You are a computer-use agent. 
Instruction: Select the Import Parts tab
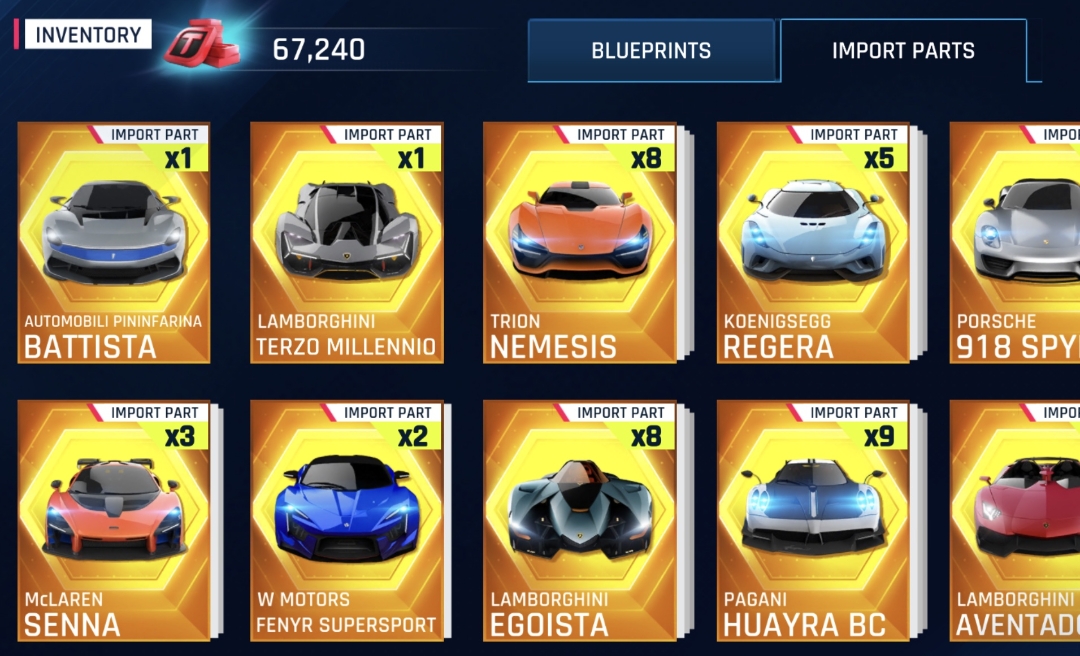click(x=903, y=50)
